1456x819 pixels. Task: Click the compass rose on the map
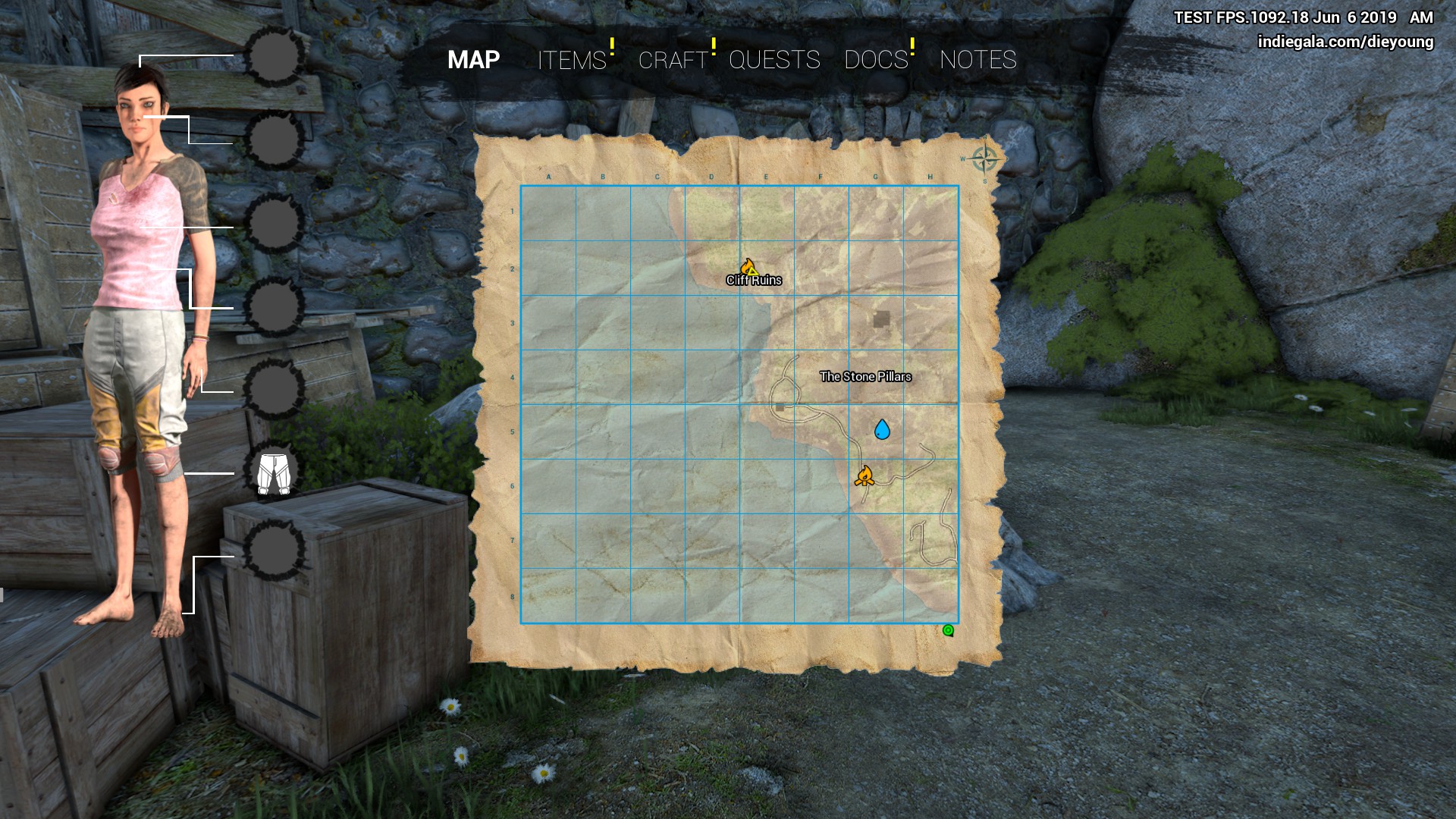point(984,159)
